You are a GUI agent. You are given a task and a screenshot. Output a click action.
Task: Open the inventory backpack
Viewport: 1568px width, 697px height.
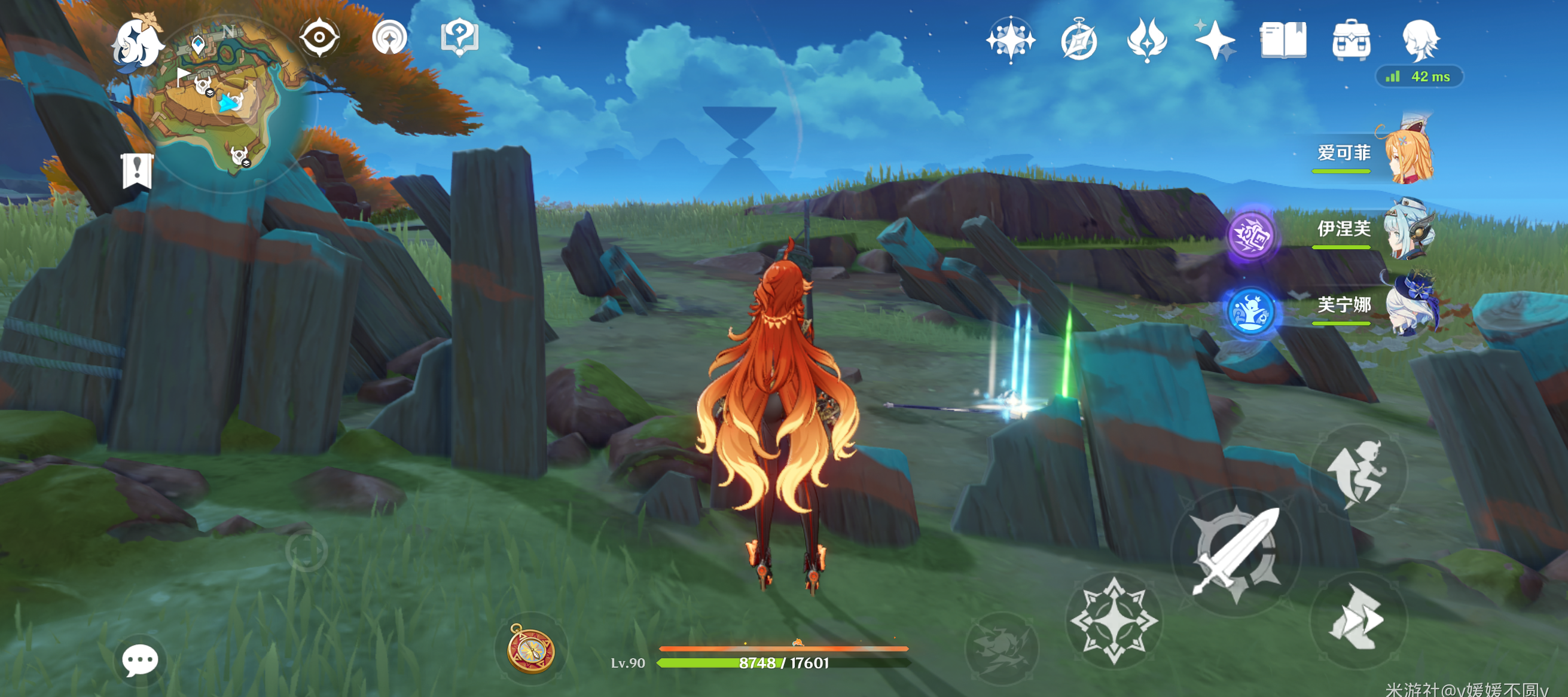(1352, 40)
